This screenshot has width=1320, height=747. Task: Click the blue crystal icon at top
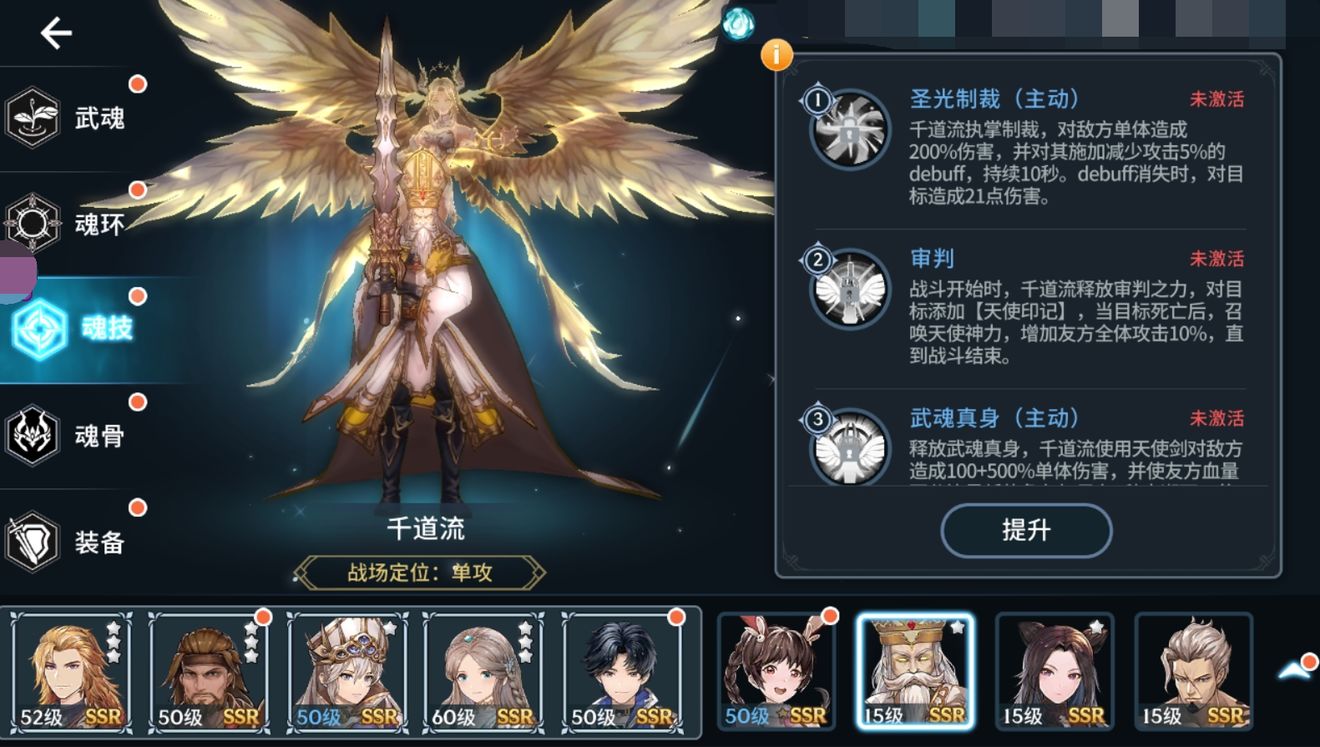(x=737, y=22)
